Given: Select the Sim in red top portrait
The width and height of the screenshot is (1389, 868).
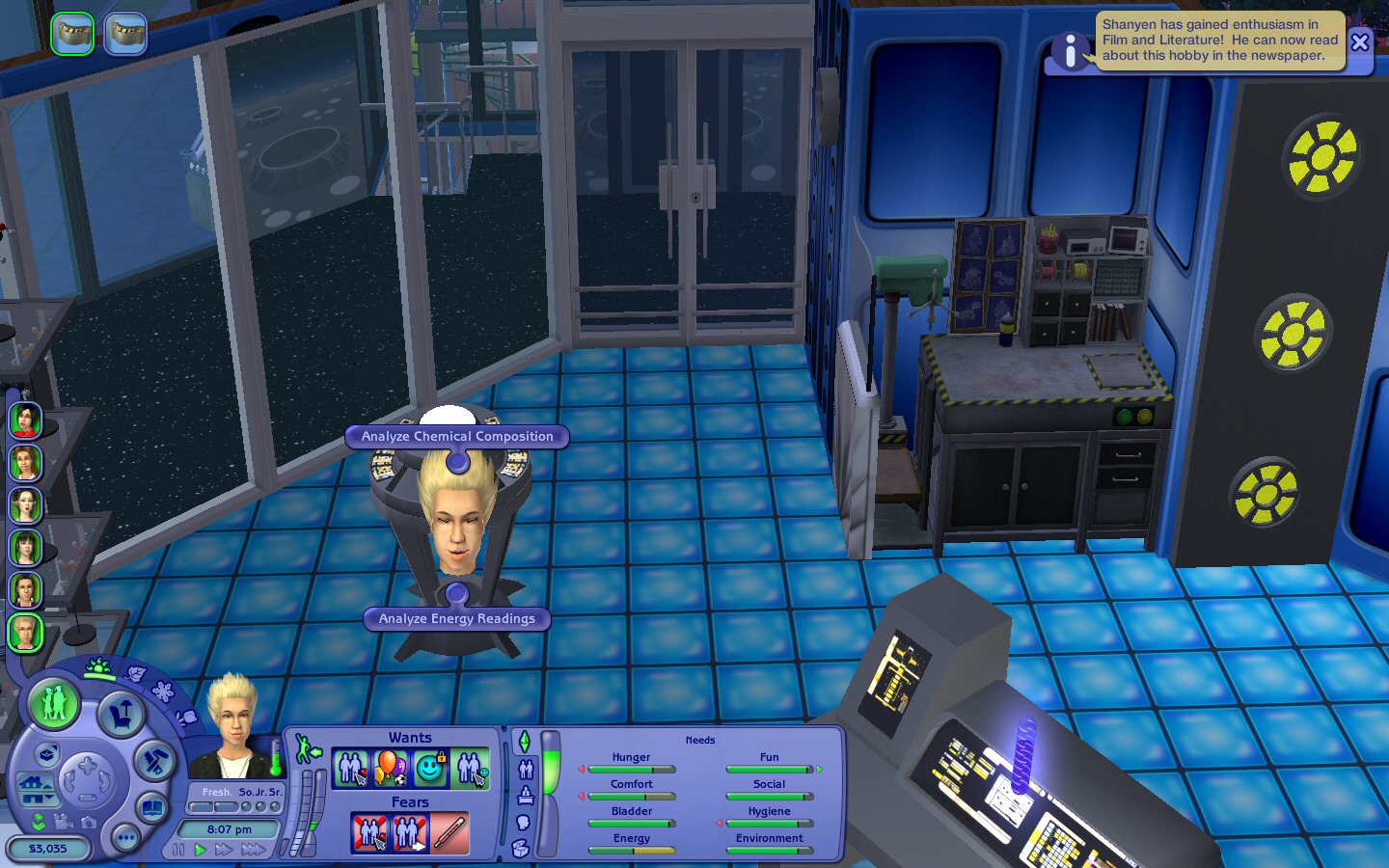Looking at the screenshot, I should pyautogui.click(x=25, y=420).
